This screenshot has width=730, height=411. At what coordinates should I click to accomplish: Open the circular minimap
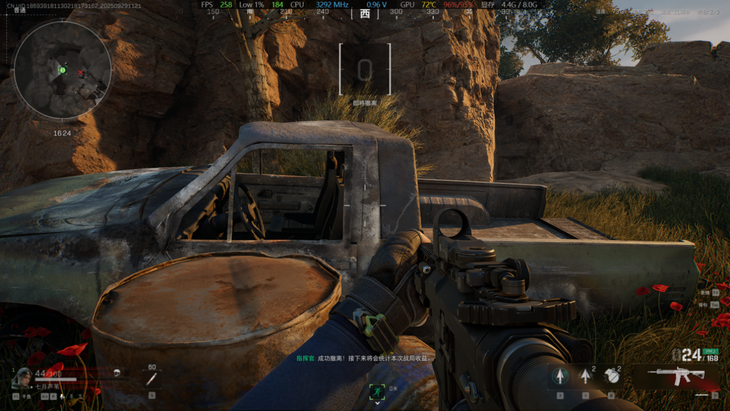click(62, 71)
